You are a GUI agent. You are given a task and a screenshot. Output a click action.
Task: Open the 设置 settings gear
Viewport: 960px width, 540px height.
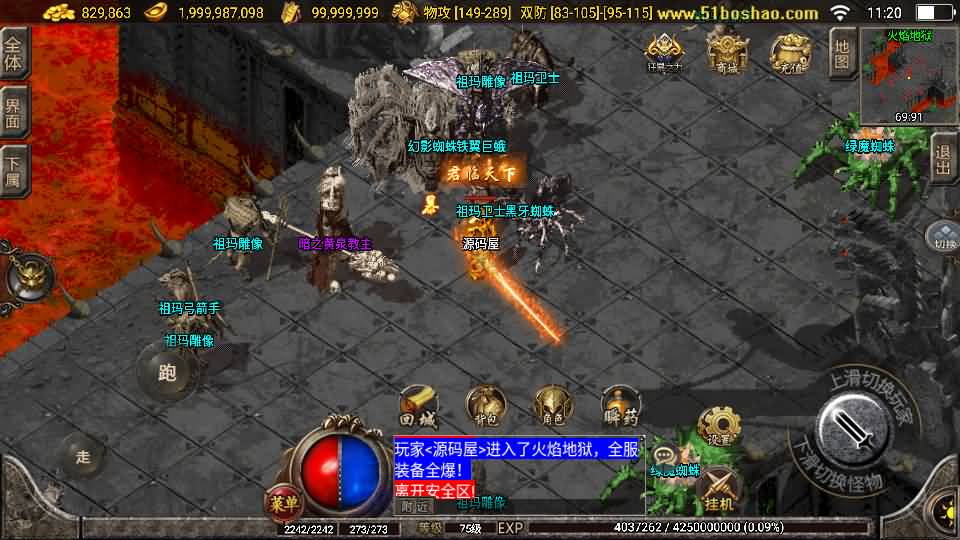(716, 428)
